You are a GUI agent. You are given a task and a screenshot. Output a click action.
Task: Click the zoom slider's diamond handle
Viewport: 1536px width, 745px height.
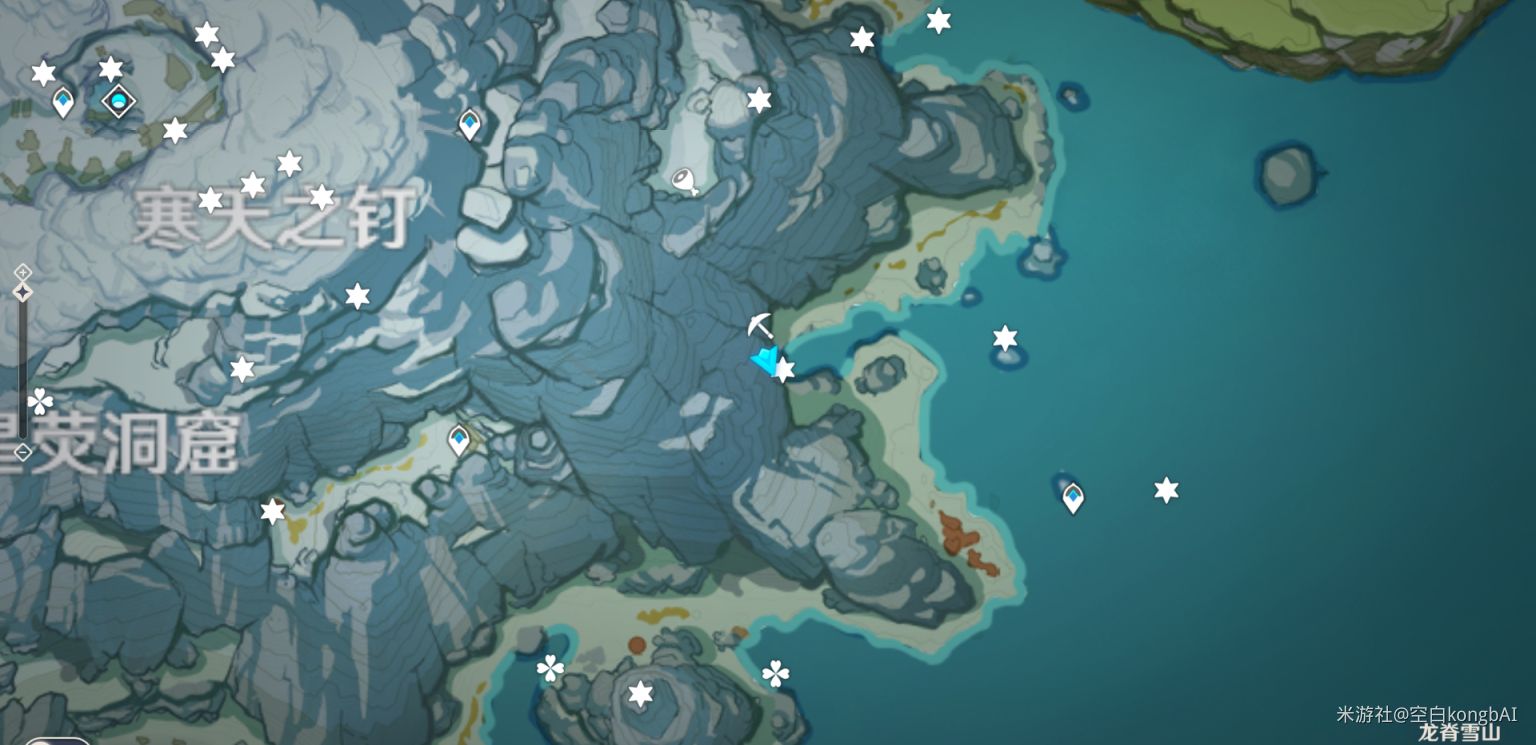[x=23, y=292]
